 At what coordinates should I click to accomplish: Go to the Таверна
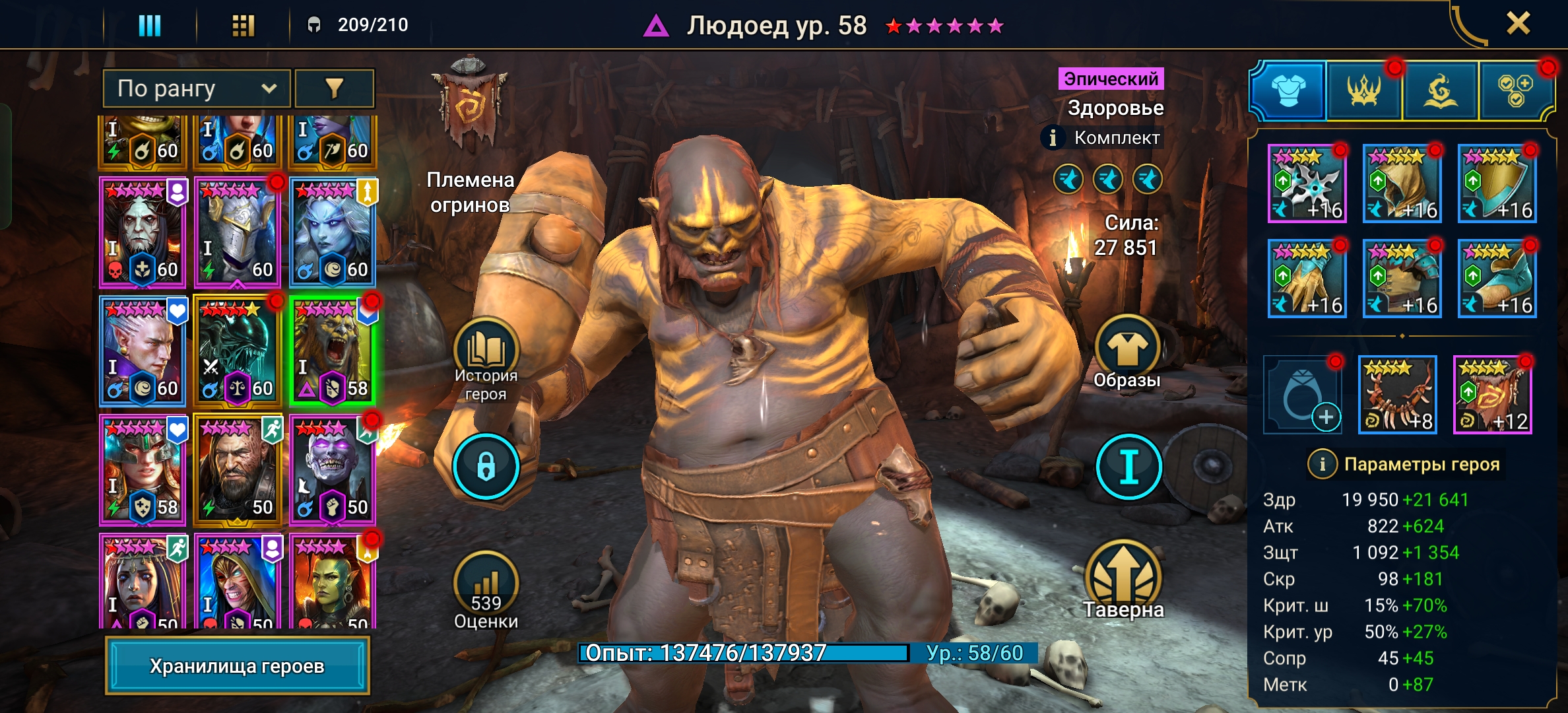click(x=1123, y=581)
